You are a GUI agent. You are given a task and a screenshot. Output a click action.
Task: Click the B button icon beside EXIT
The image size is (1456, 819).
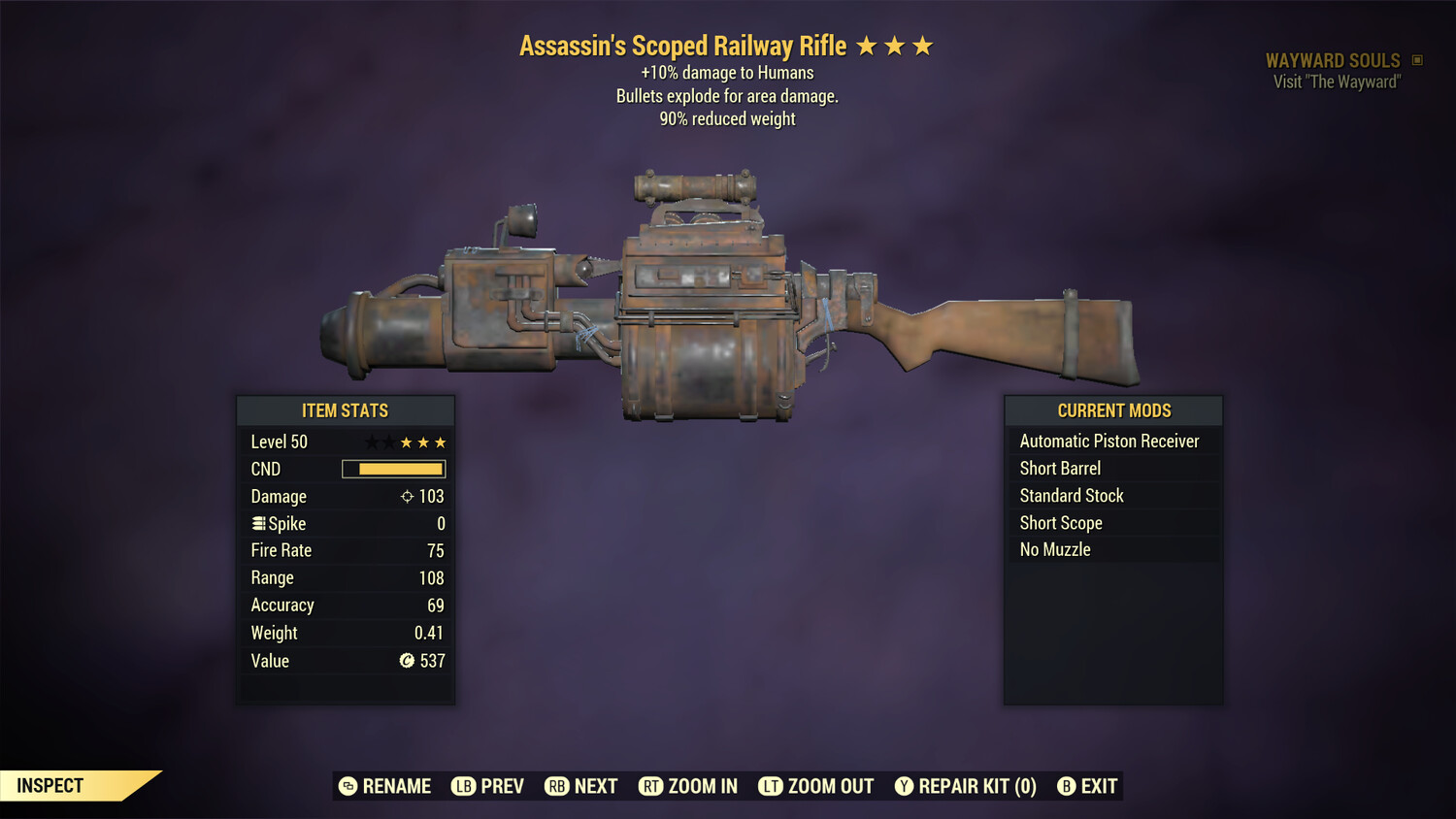[x=1069, y=786]
